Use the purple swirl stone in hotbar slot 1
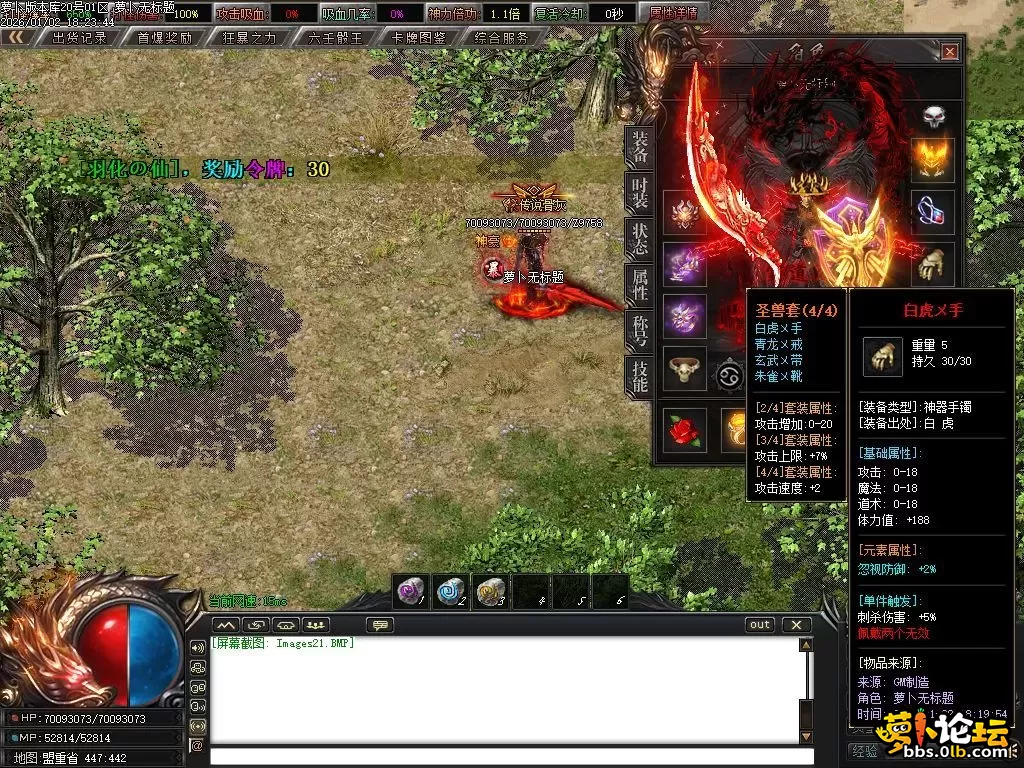 pyautogui.click(x=410, y=591)
